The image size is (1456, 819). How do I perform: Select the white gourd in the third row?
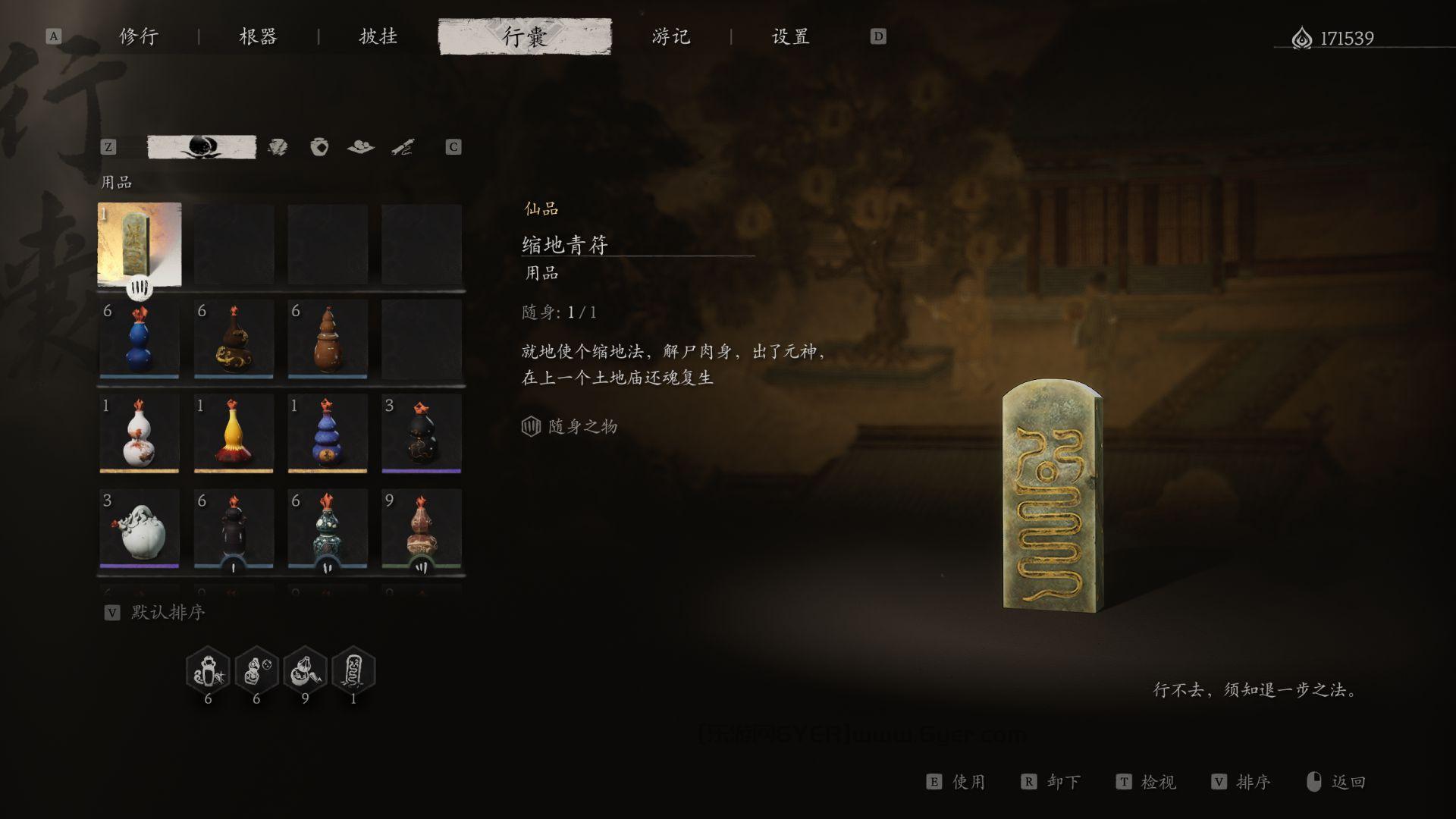(140, 434)
